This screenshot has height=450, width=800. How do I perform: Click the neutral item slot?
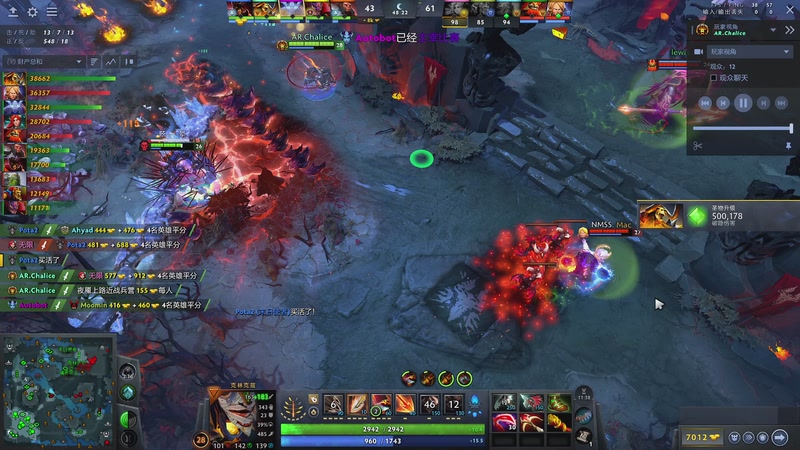586,418
